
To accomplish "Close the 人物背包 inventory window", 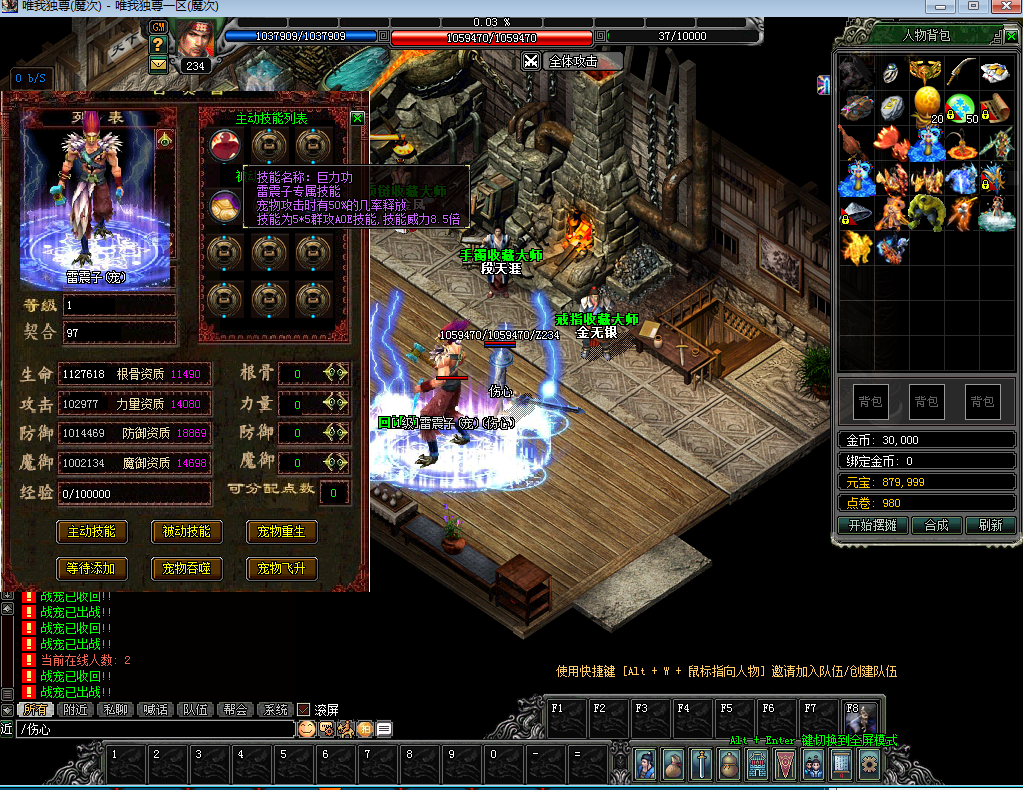I will tap(1010, 35).
